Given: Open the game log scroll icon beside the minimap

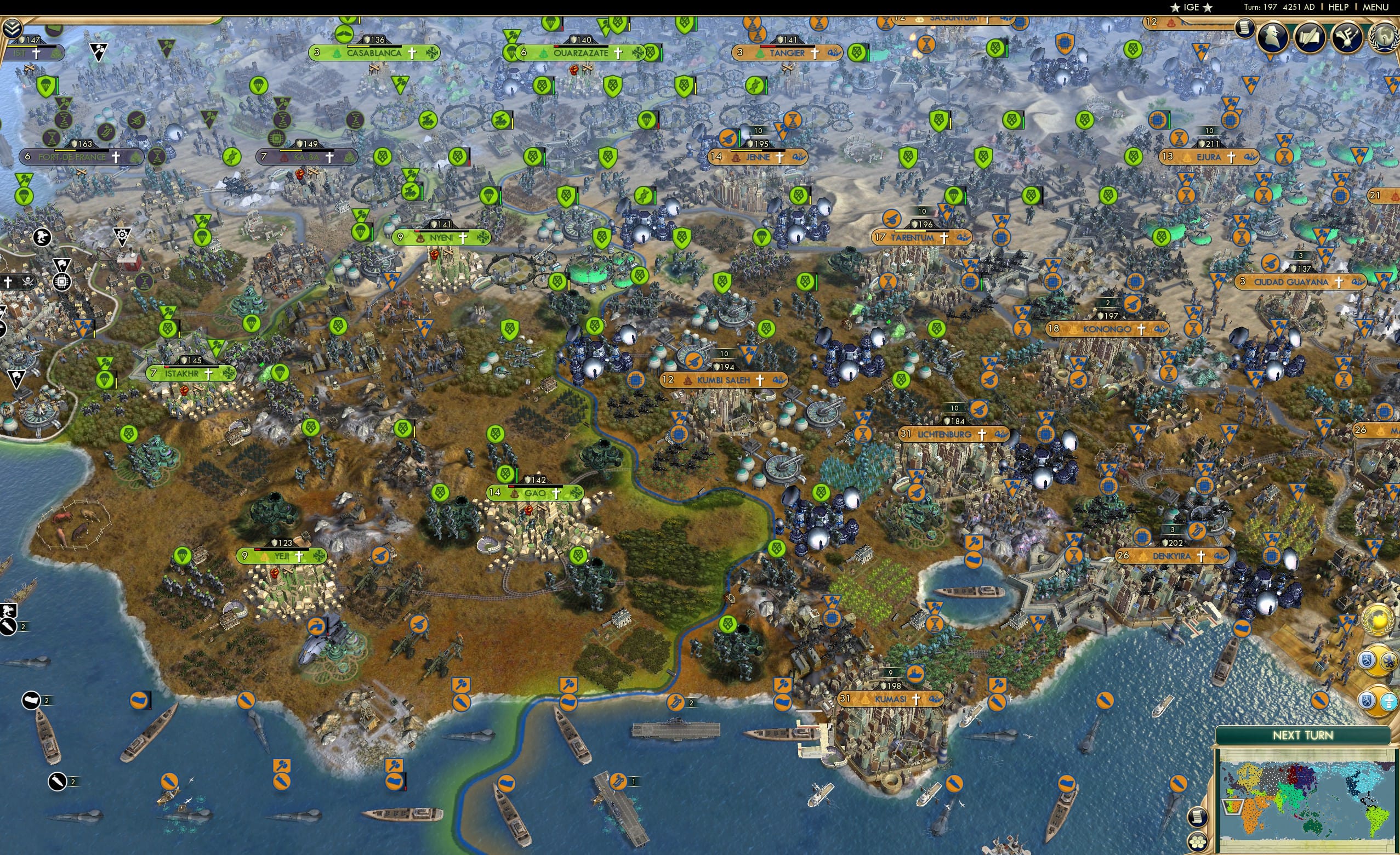Looking at the screenshot, I should (1198, 817).
